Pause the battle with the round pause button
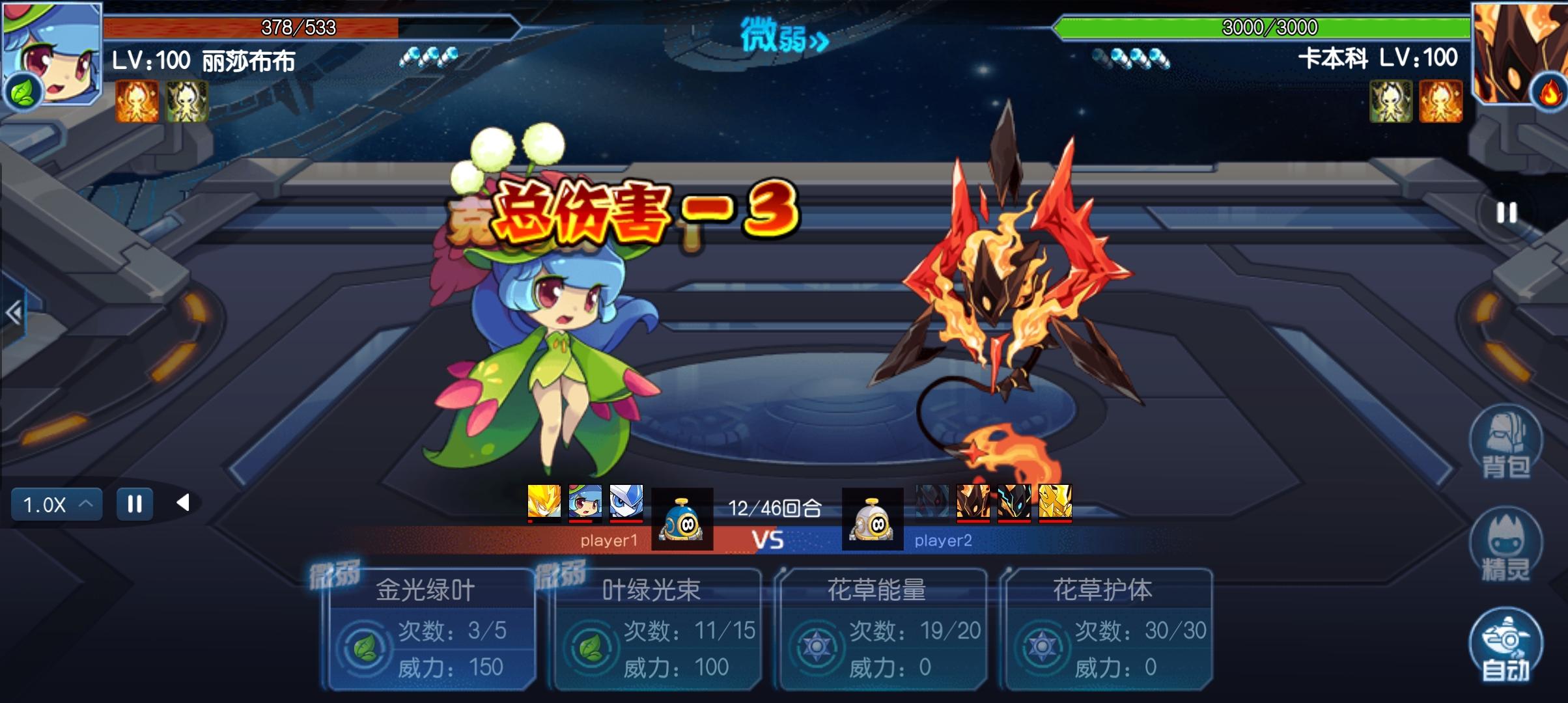 tap(1506, 213)
